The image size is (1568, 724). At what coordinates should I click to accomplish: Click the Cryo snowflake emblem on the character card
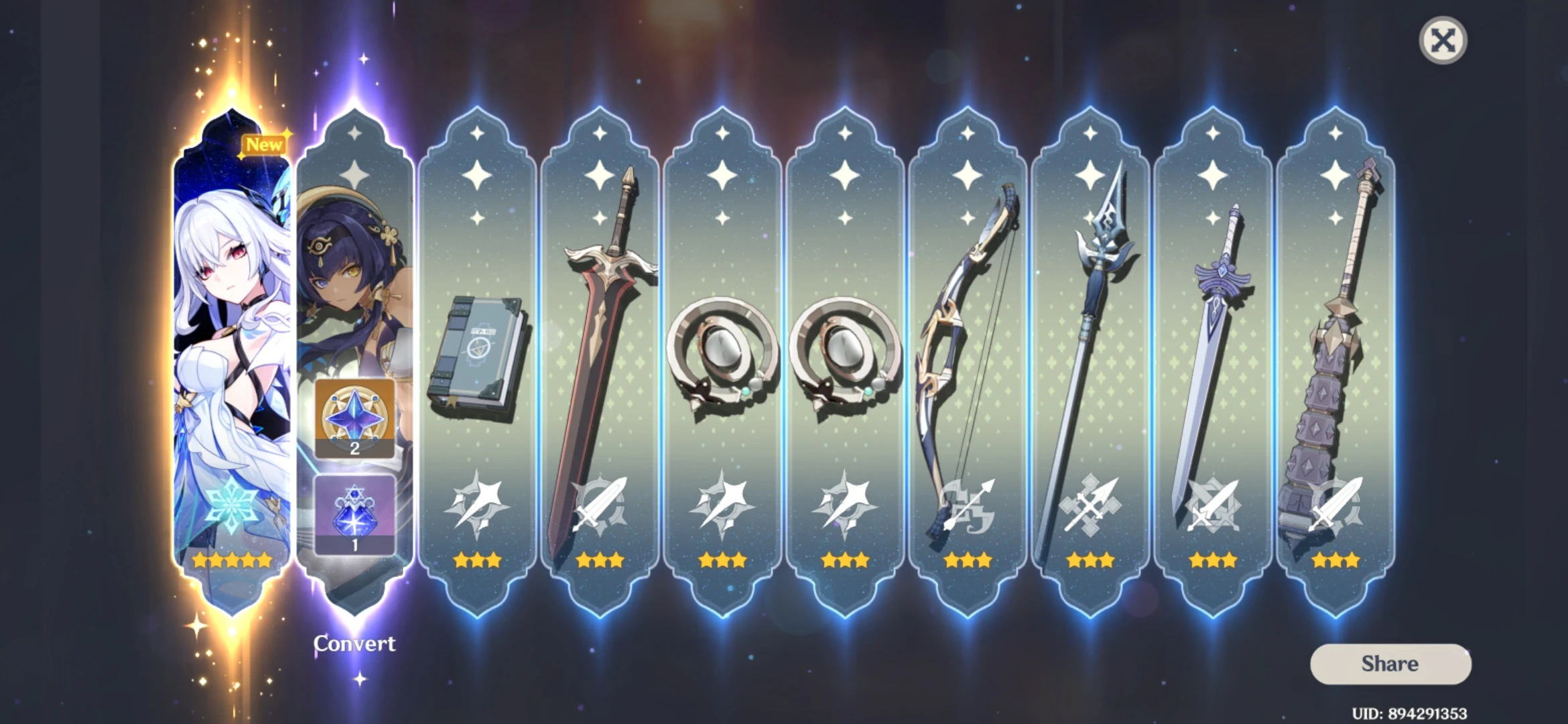point(231,496)
